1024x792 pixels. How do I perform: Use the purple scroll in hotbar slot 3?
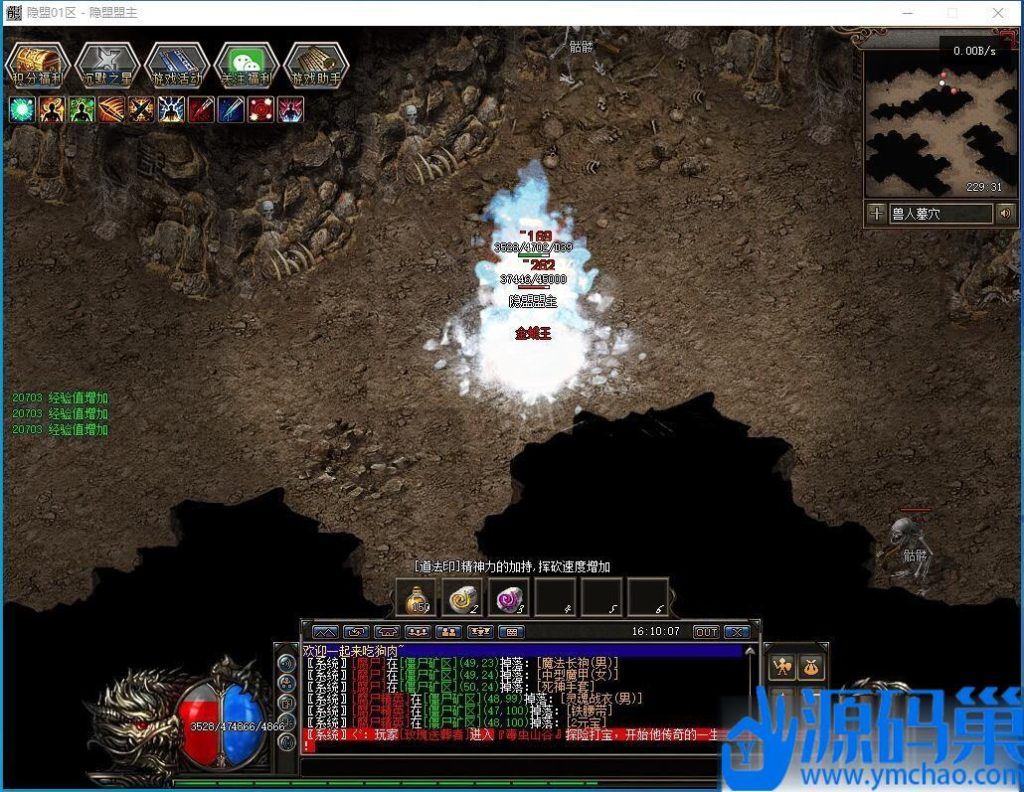(508, 598)
